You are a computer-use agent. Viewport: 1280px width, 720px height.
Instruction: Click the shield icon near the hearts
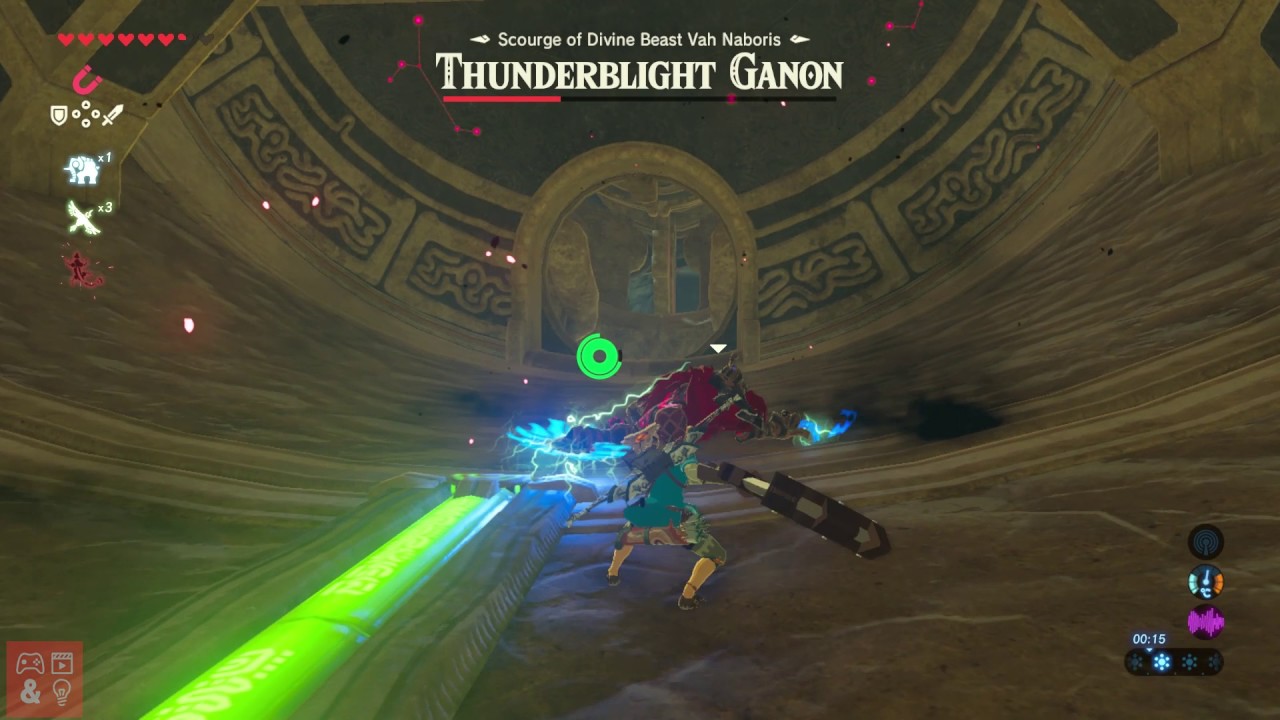[x=57, y=113]
